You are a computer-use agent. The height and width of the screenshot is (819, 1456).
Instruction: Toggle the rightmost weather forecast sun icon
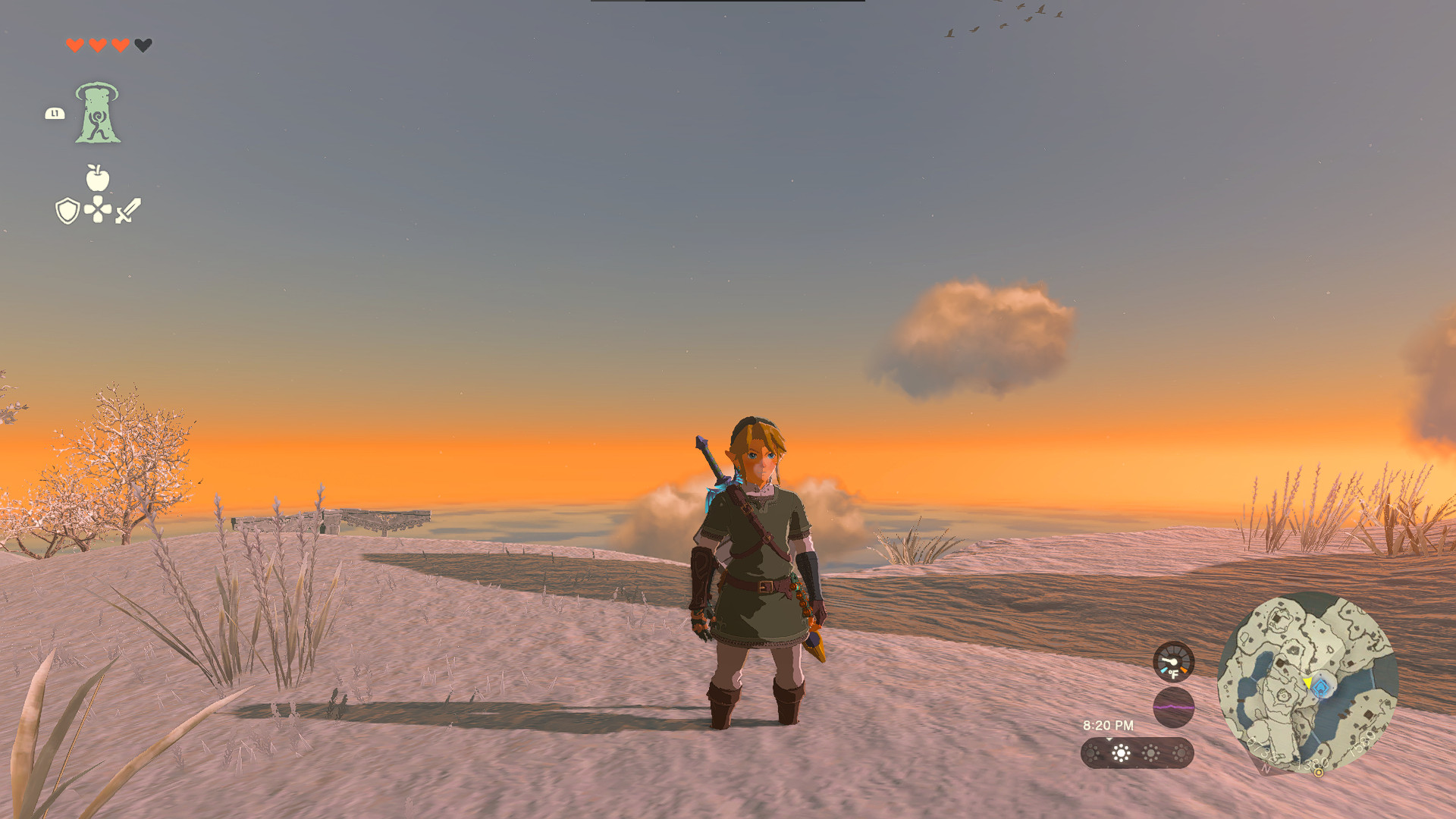(1180, 753)
